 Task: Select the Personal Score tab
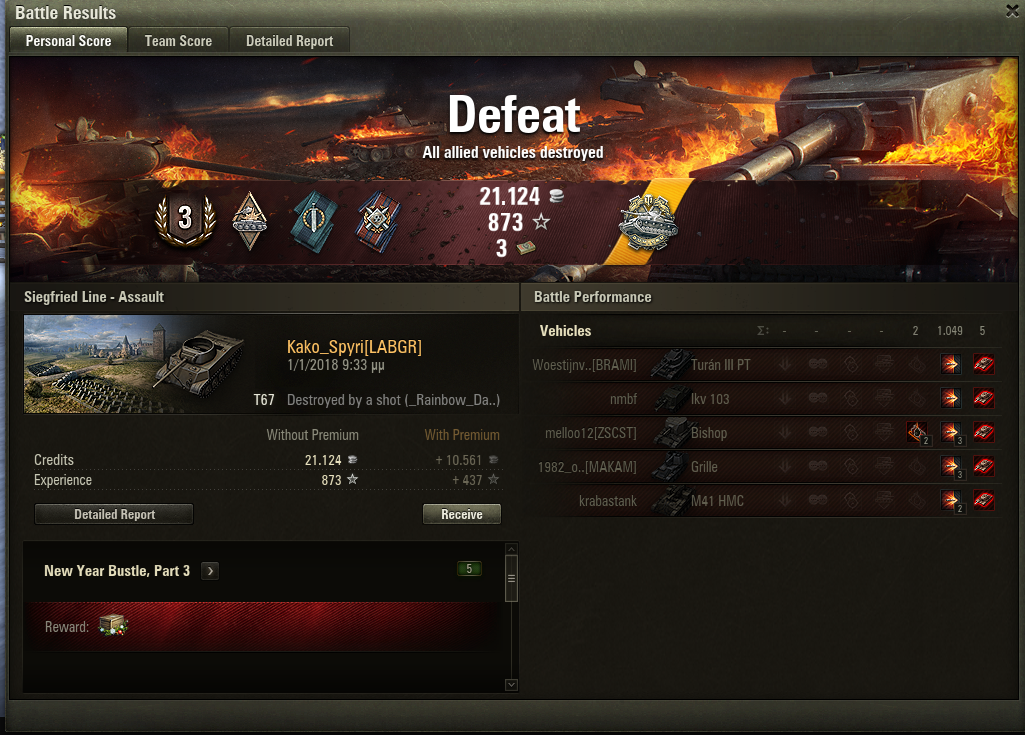(68, 41)
